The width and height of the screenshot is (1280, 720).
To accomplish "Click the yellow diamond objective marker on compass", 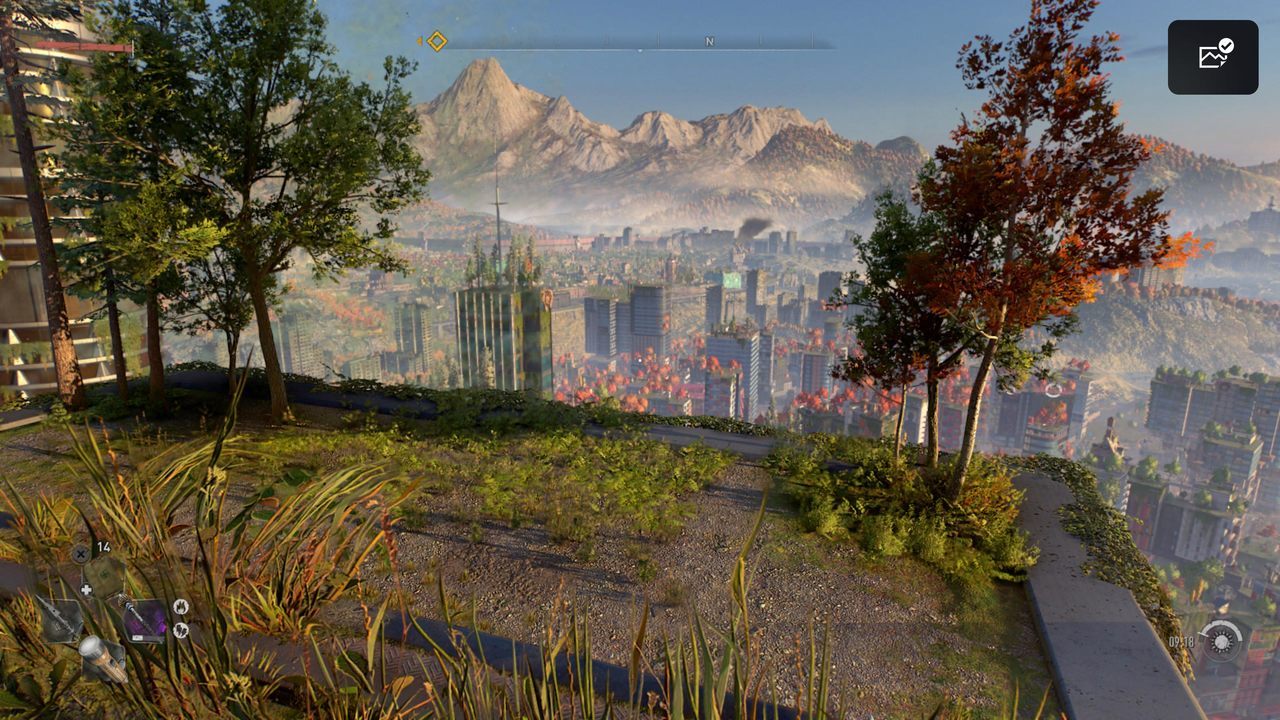I will pos(437,41).
